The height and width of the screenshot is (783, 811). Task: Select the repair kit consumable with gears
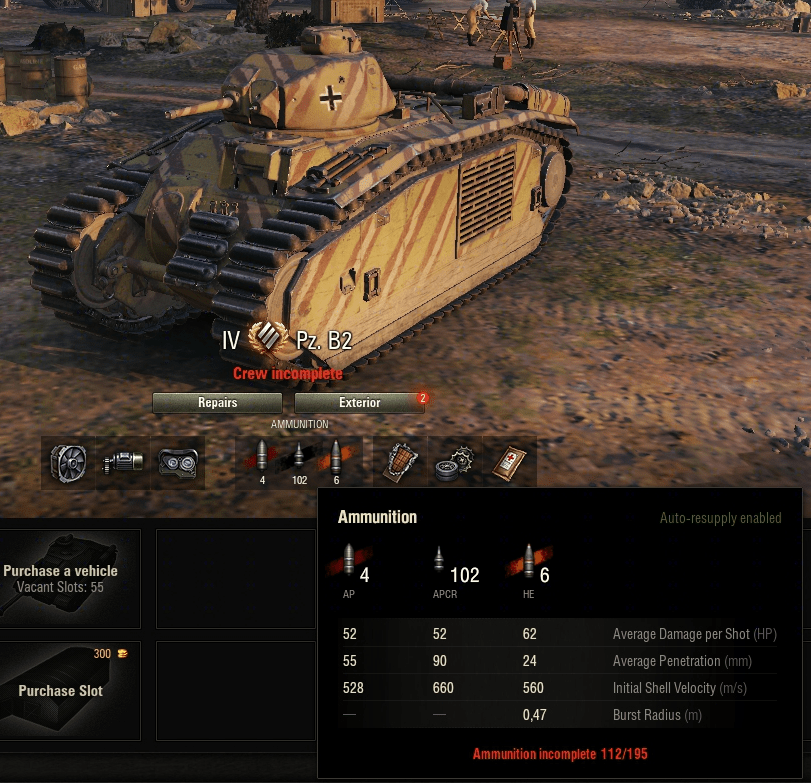455,462
